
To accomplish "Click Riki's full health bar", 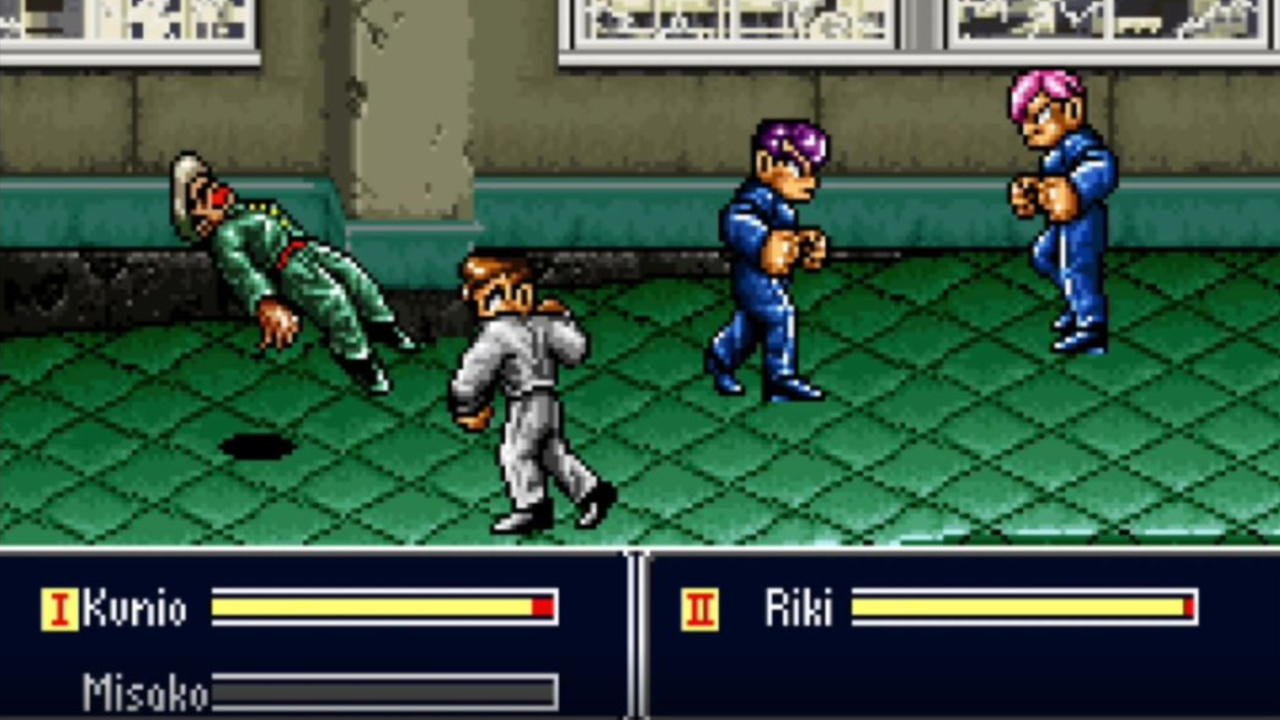I will tap(1020, 605).
